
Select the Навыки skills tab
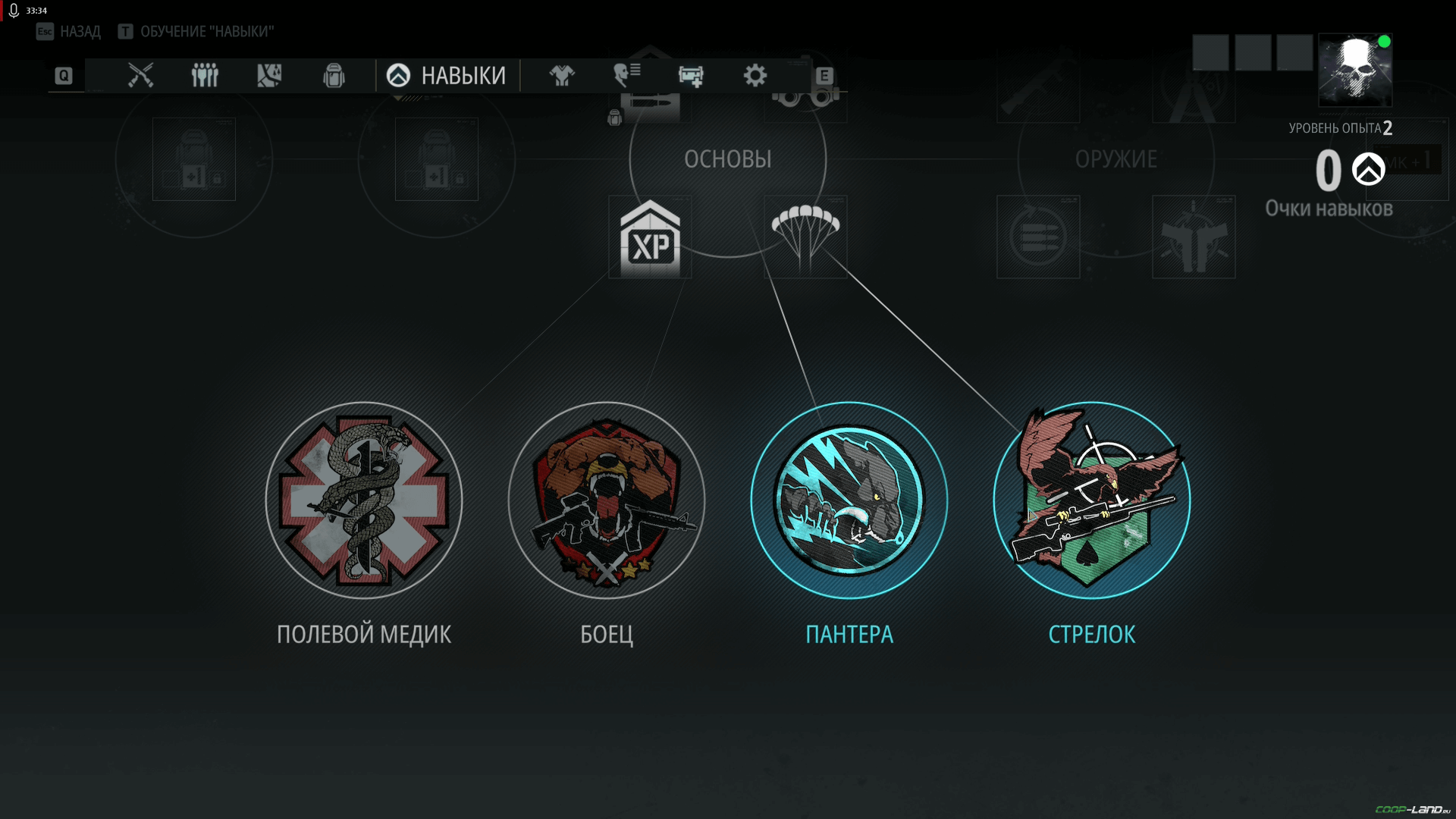(x=447, y=75)
